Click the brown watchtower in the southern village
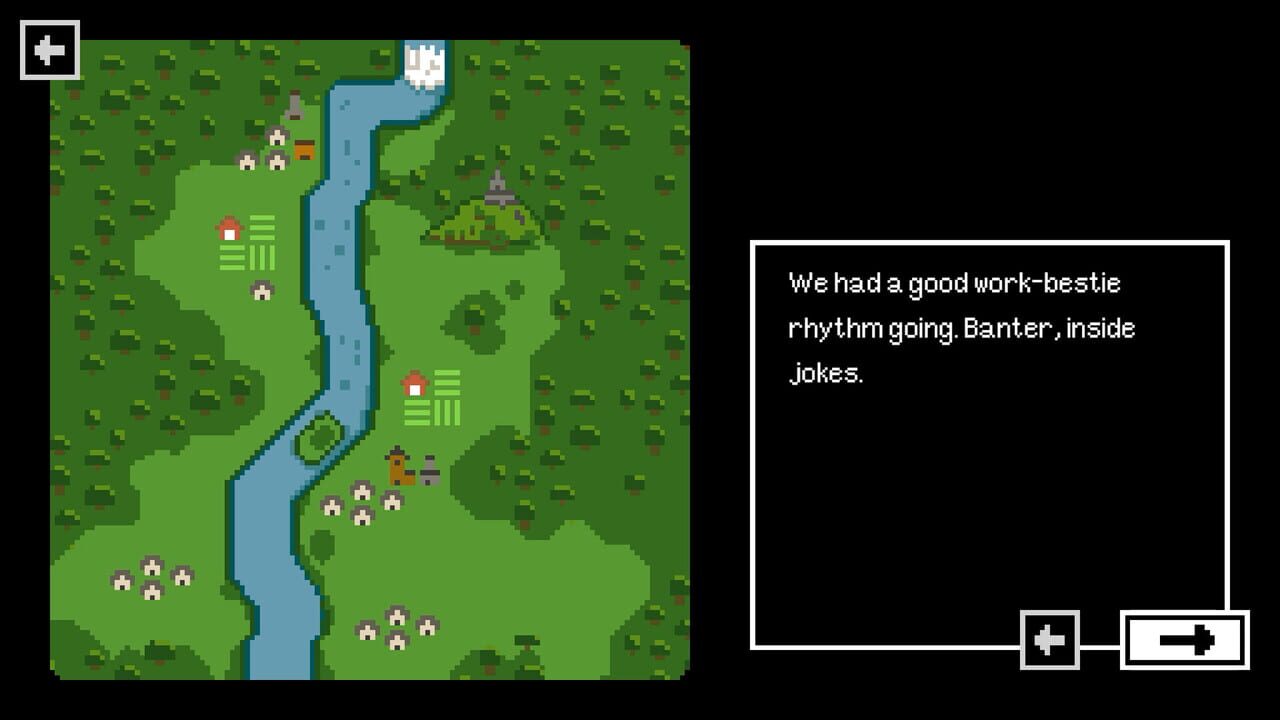 click(x=395, y=465)
